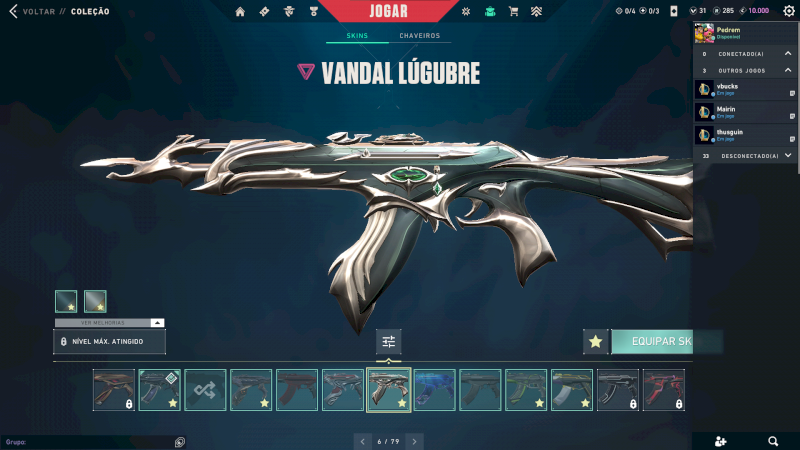Viewport: 800px width, 450px height.
Task: Switch to the Chaveiros tab
Action: [x=419, y=36]
